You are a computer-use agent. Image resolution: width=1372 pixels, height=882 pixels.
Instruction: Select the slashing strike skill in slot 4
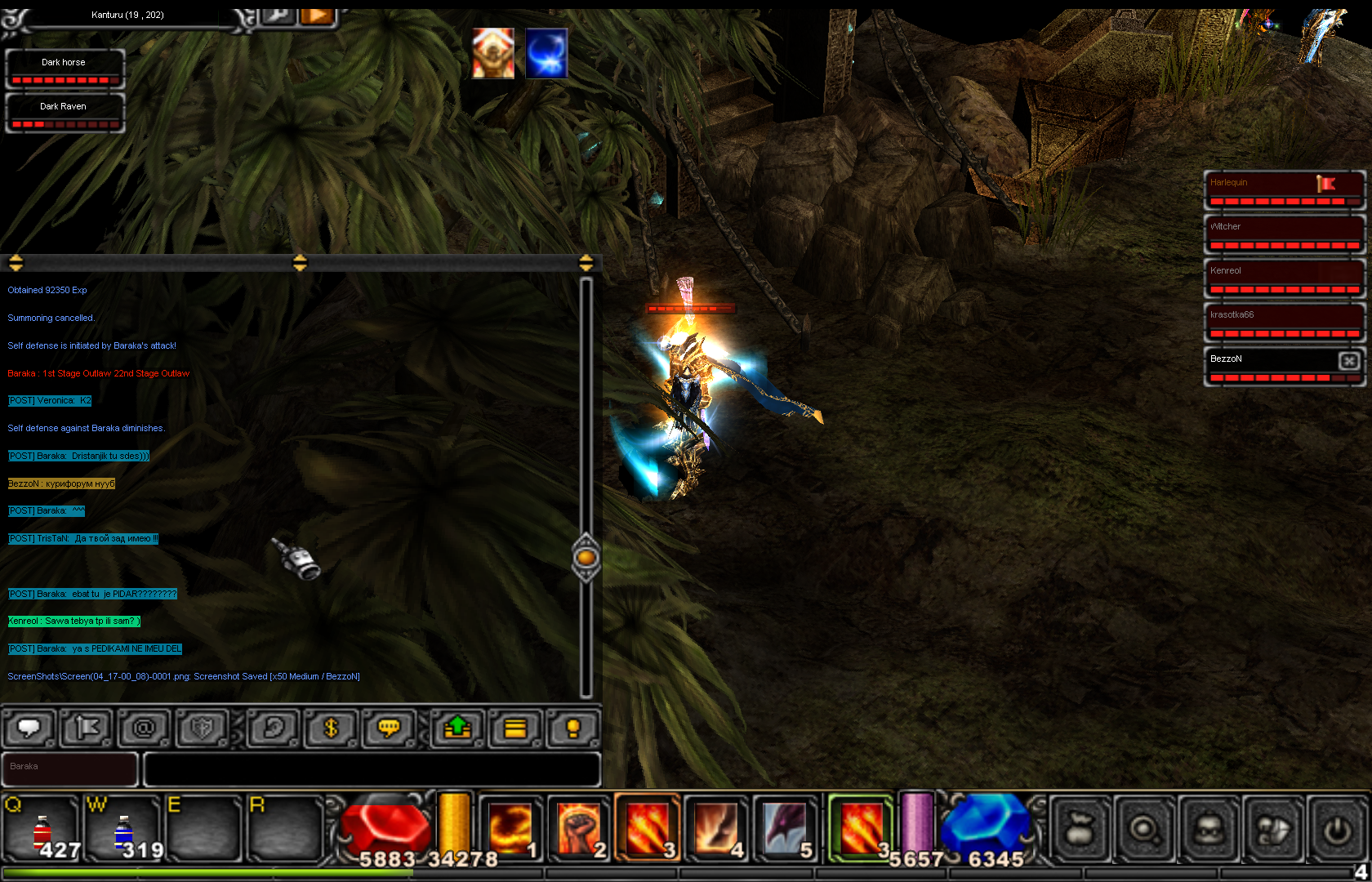(x=716, y=829)
